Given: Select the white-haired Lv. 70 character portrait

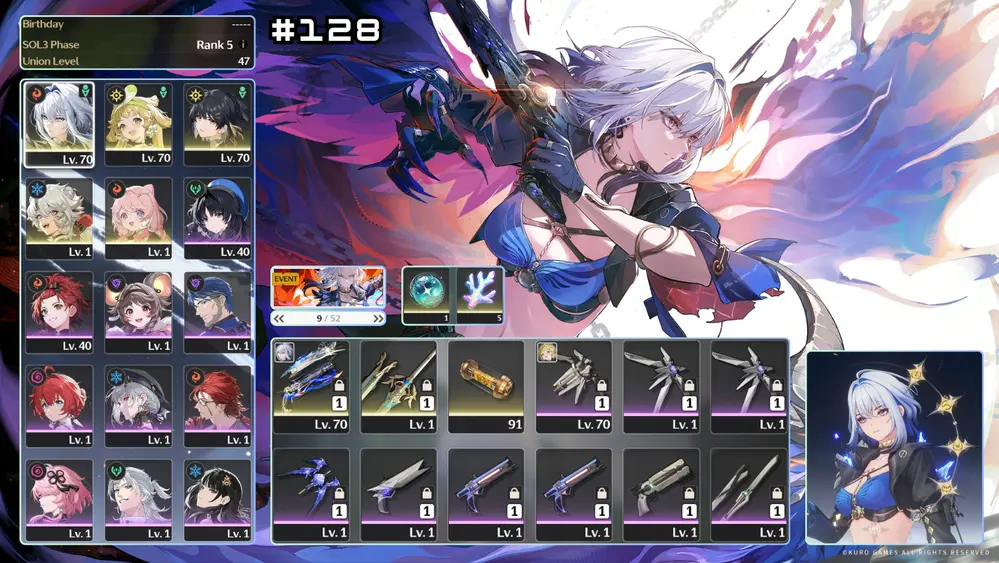Looking at the screenshot, I should coord(59,124).
